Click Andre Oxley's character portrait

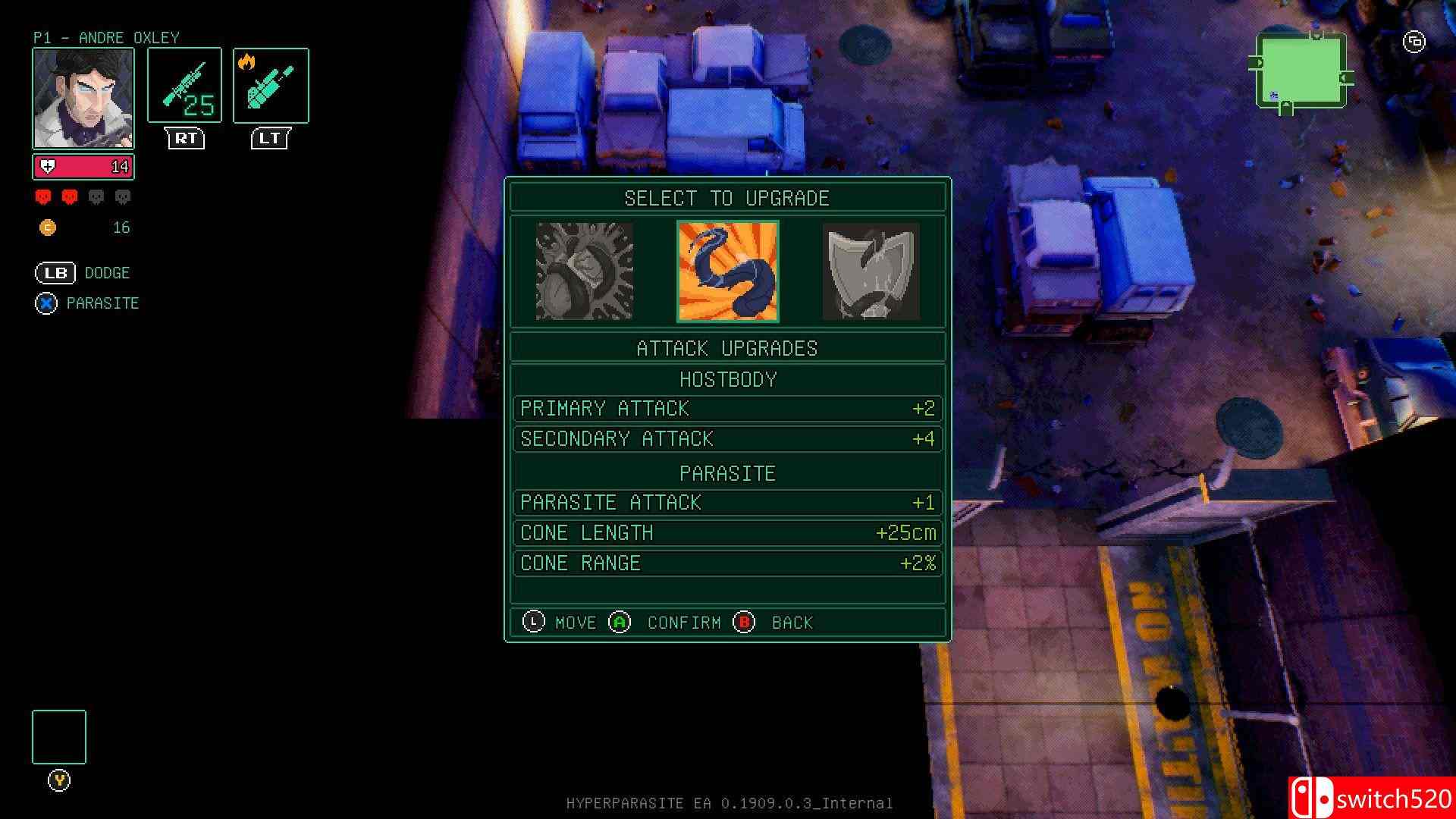click(83, 99)
